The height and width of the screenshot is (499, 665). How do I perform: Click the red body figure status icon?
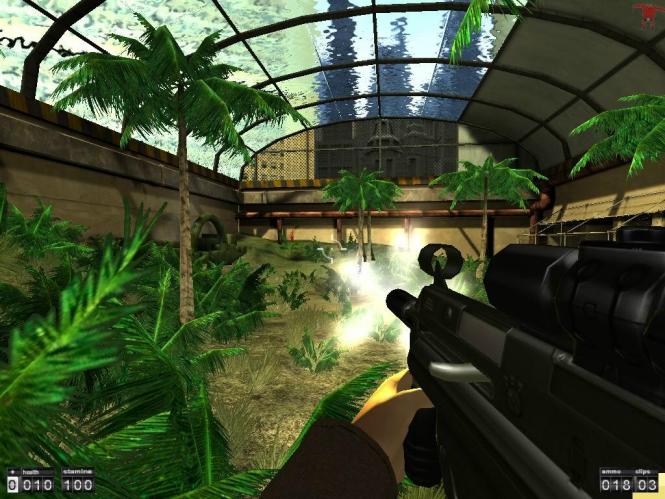[x=645, y=14]
